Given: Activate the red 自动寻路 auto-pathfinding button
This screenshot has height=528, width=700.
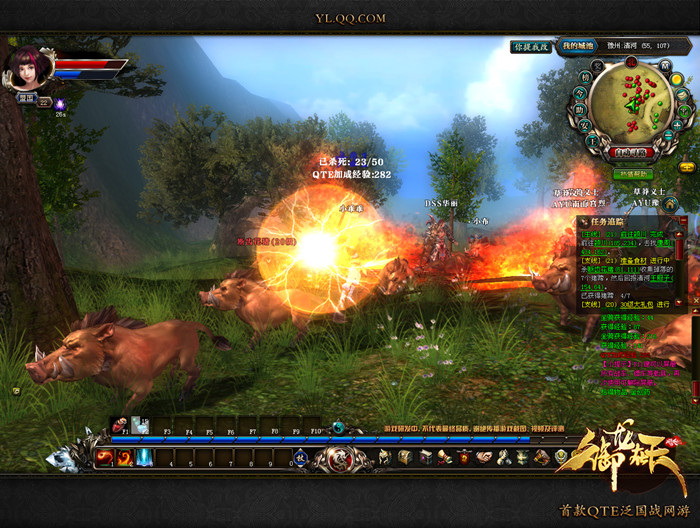Looking at the screenshot, I should tap(631, 153).
